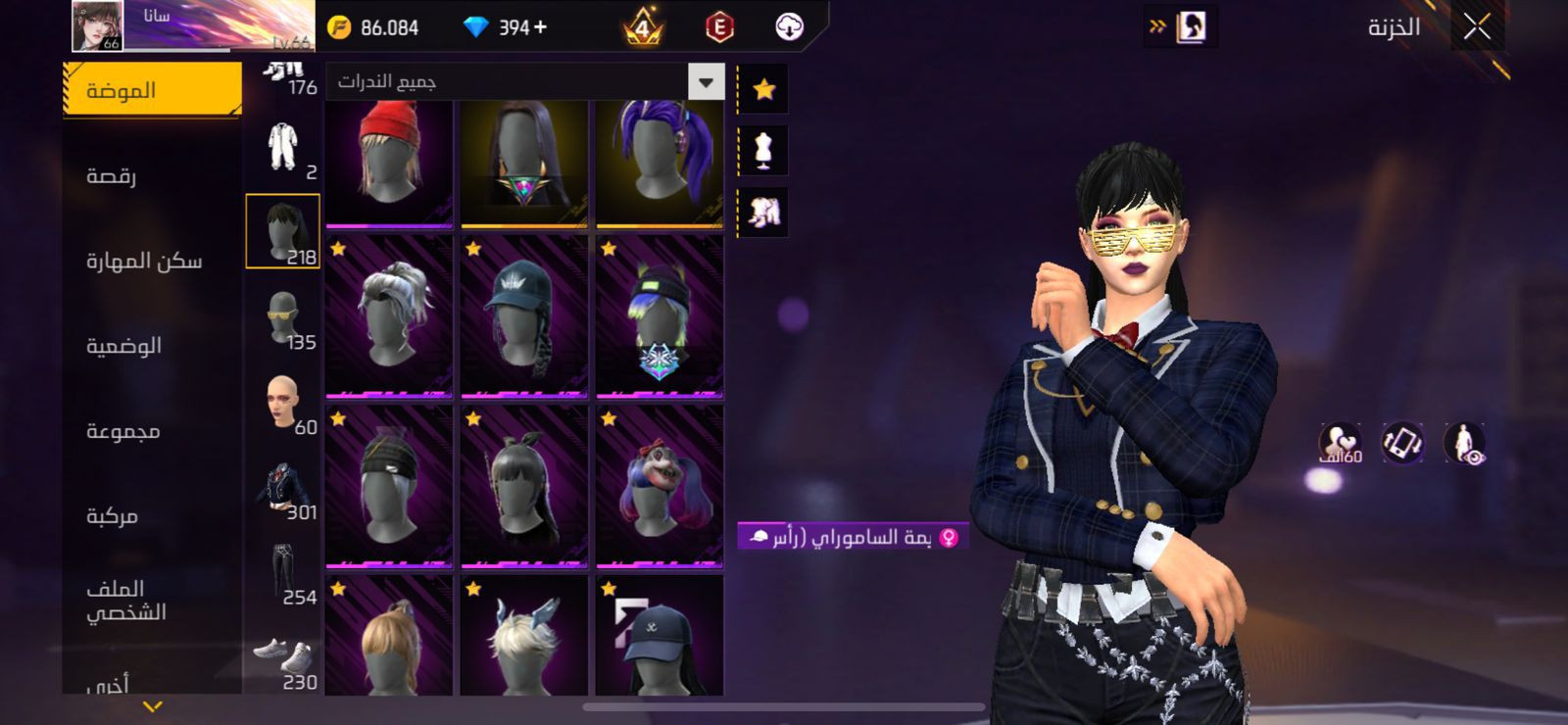Switch to the الموضة (Fashion) tab
The image size is (1568, 725).
[152, 90]
